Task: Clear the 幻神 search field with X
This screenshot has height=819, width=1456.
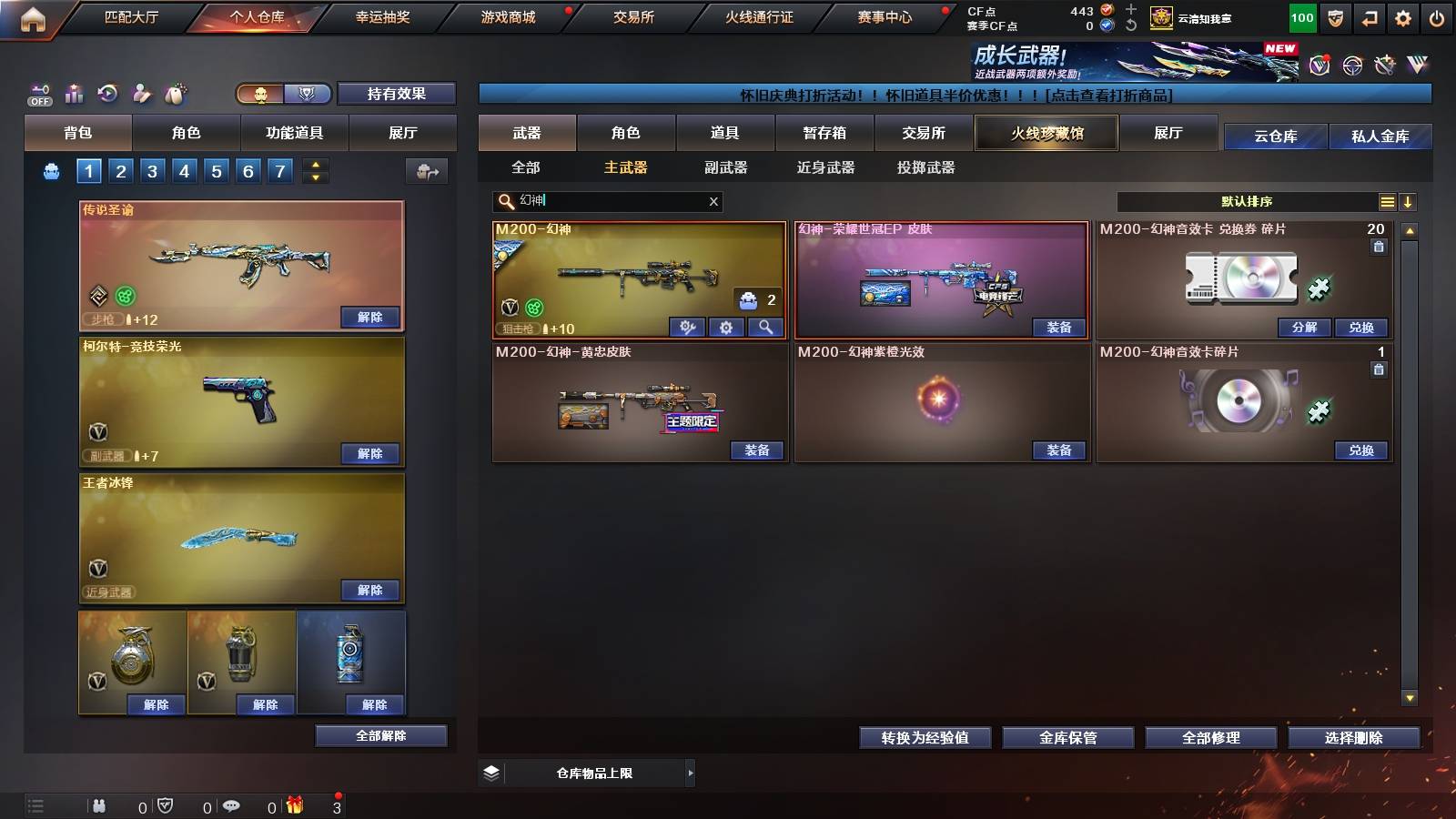Action: coord(714,202)
